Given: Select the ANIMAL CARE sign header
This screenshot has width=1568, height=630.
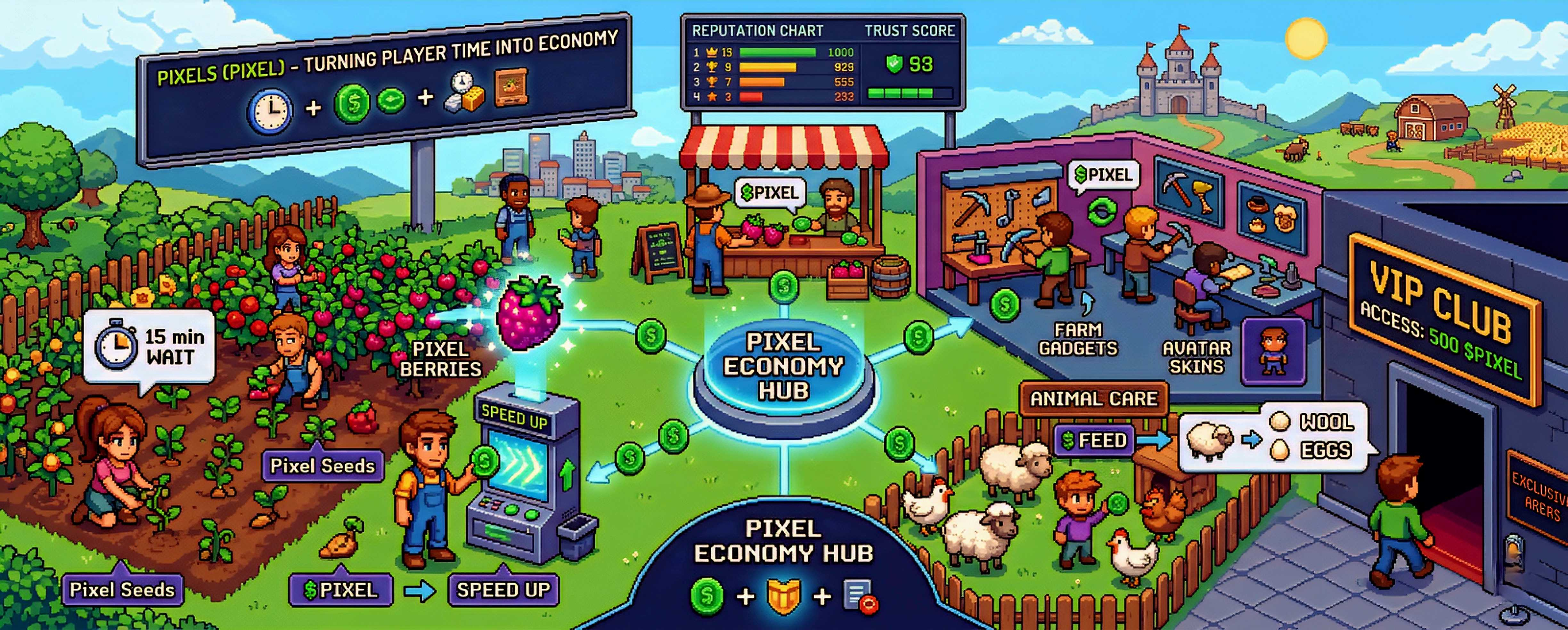Looking at the screenshot, I should click(1094, 399).
